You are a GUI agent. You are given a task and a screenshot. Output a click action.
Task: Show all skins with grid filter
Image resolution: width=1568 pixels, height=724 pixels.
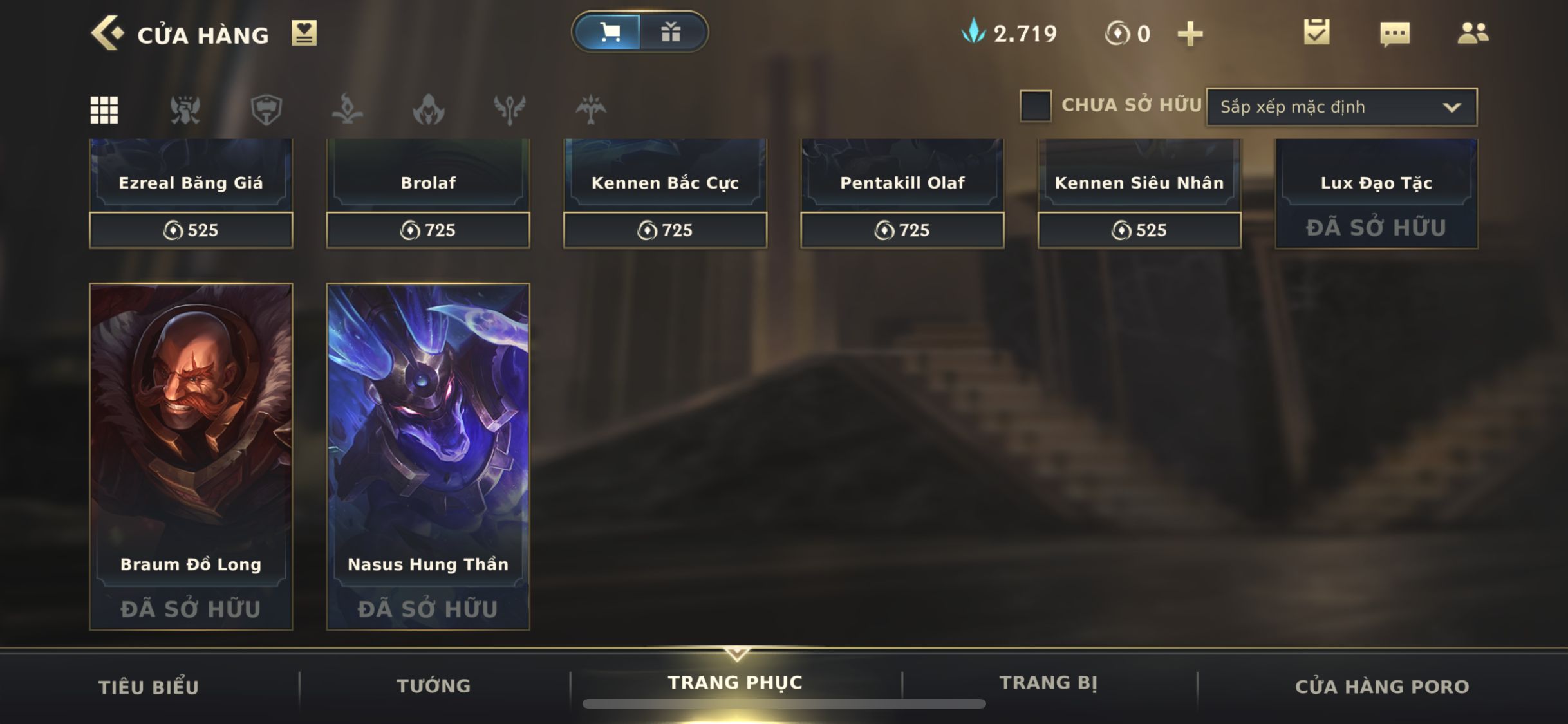104,109
